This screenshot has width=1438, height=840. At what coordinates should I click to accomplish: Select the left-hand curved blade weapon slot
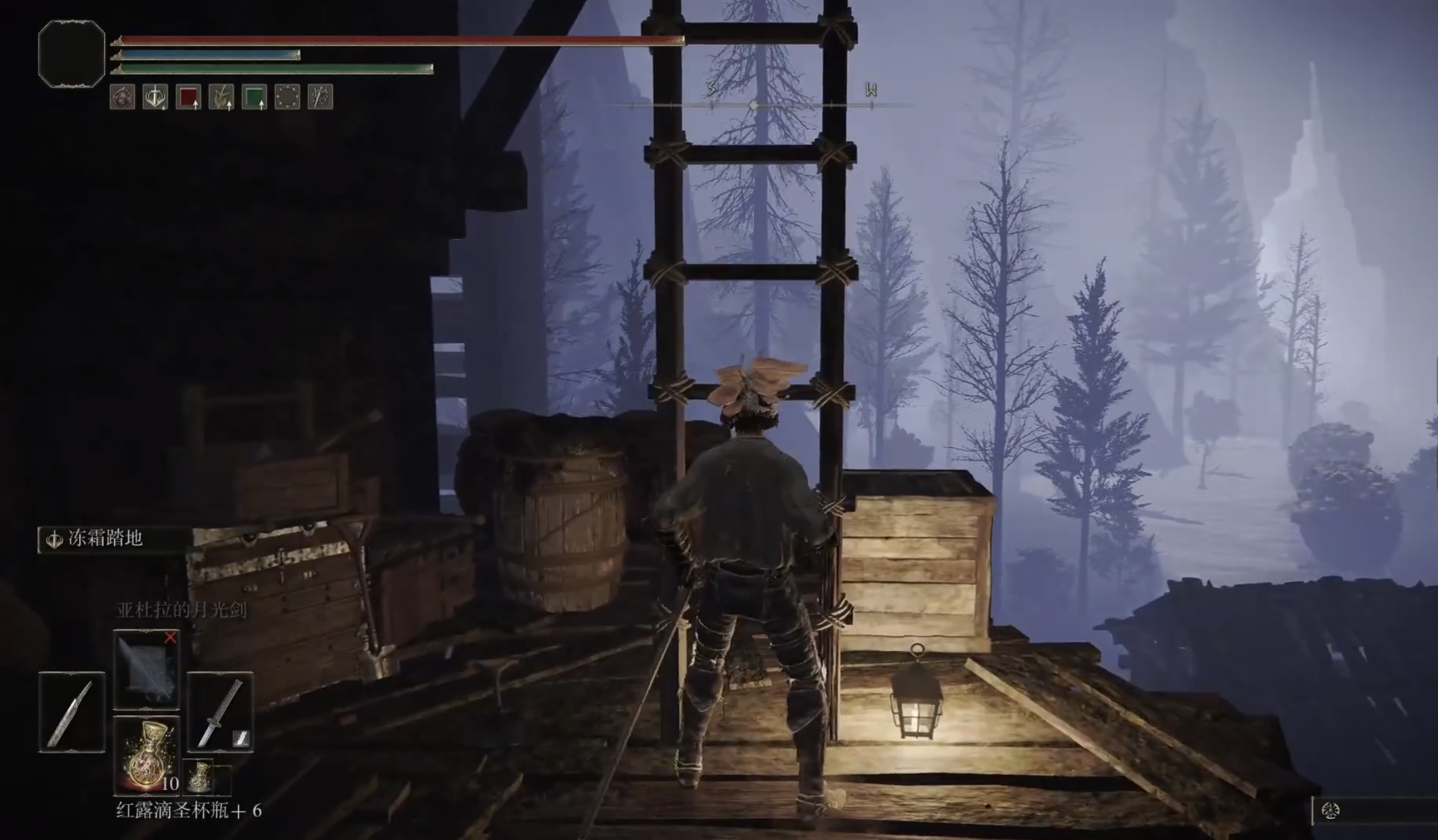tap(72, 712)
